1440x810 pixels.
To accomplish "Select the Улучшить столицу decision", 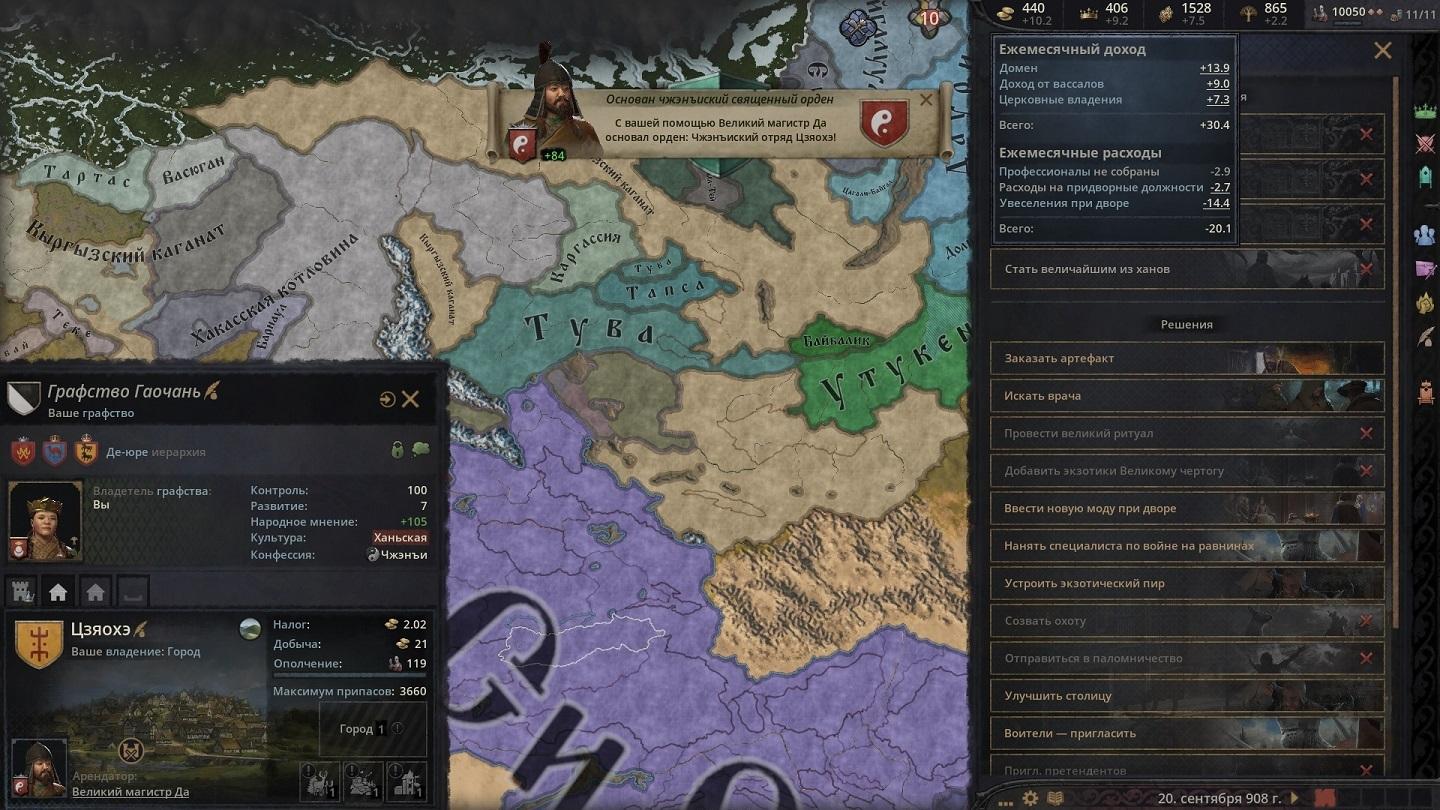I will click(1187, 696).
